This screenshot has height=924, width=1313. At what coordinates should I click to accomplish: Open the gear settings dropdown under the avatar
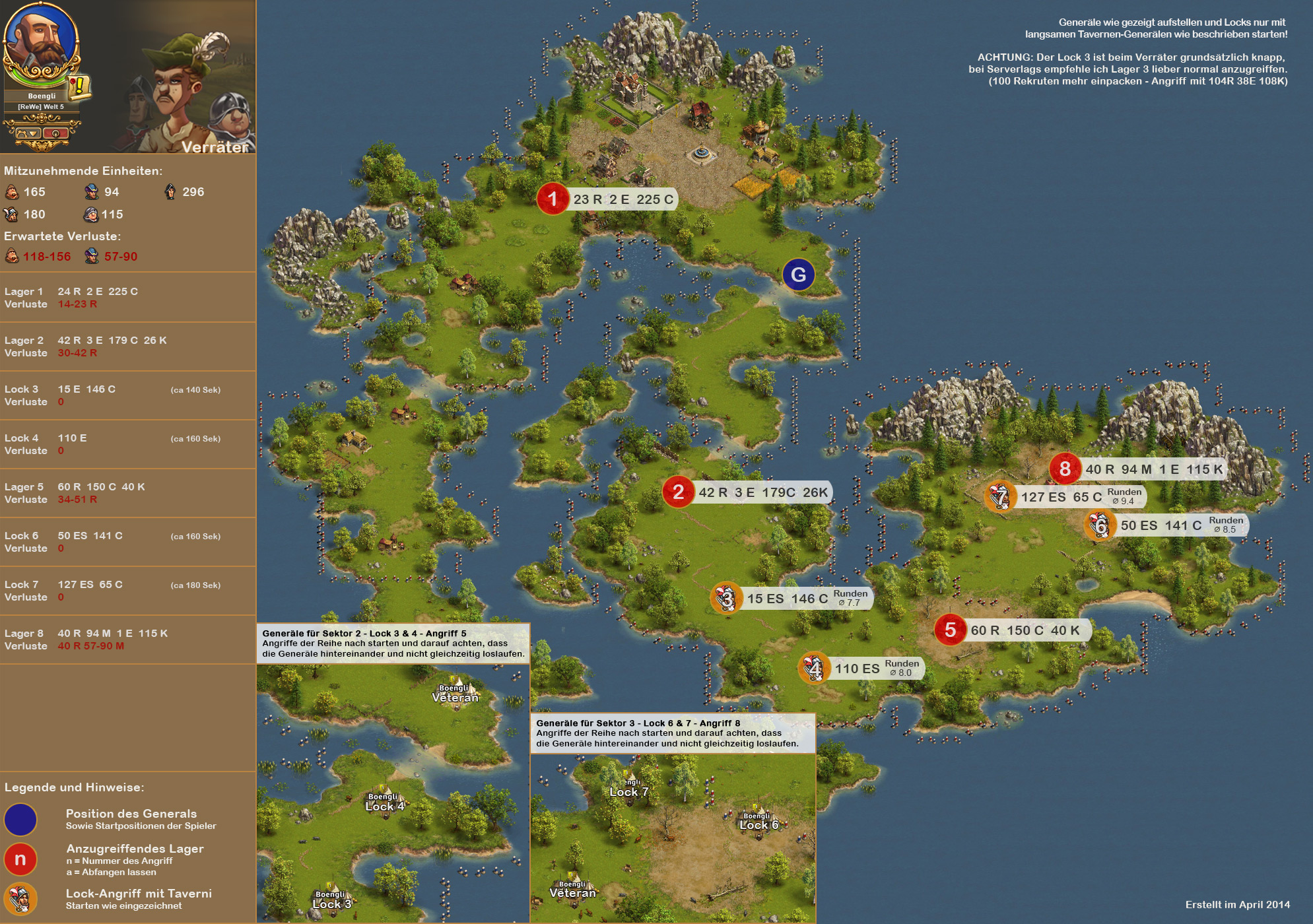pyautogui.click(x=28, y=133)
